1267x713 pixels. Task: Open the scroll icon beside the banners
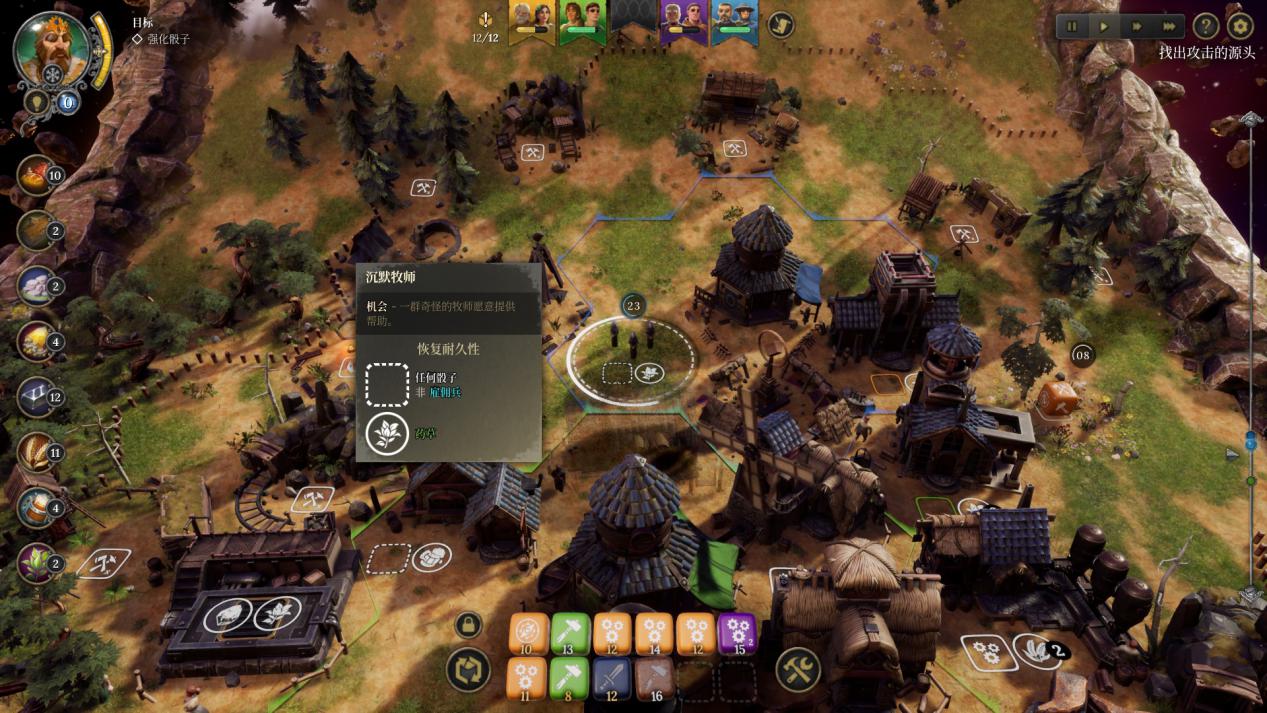[x=780, y=24]
